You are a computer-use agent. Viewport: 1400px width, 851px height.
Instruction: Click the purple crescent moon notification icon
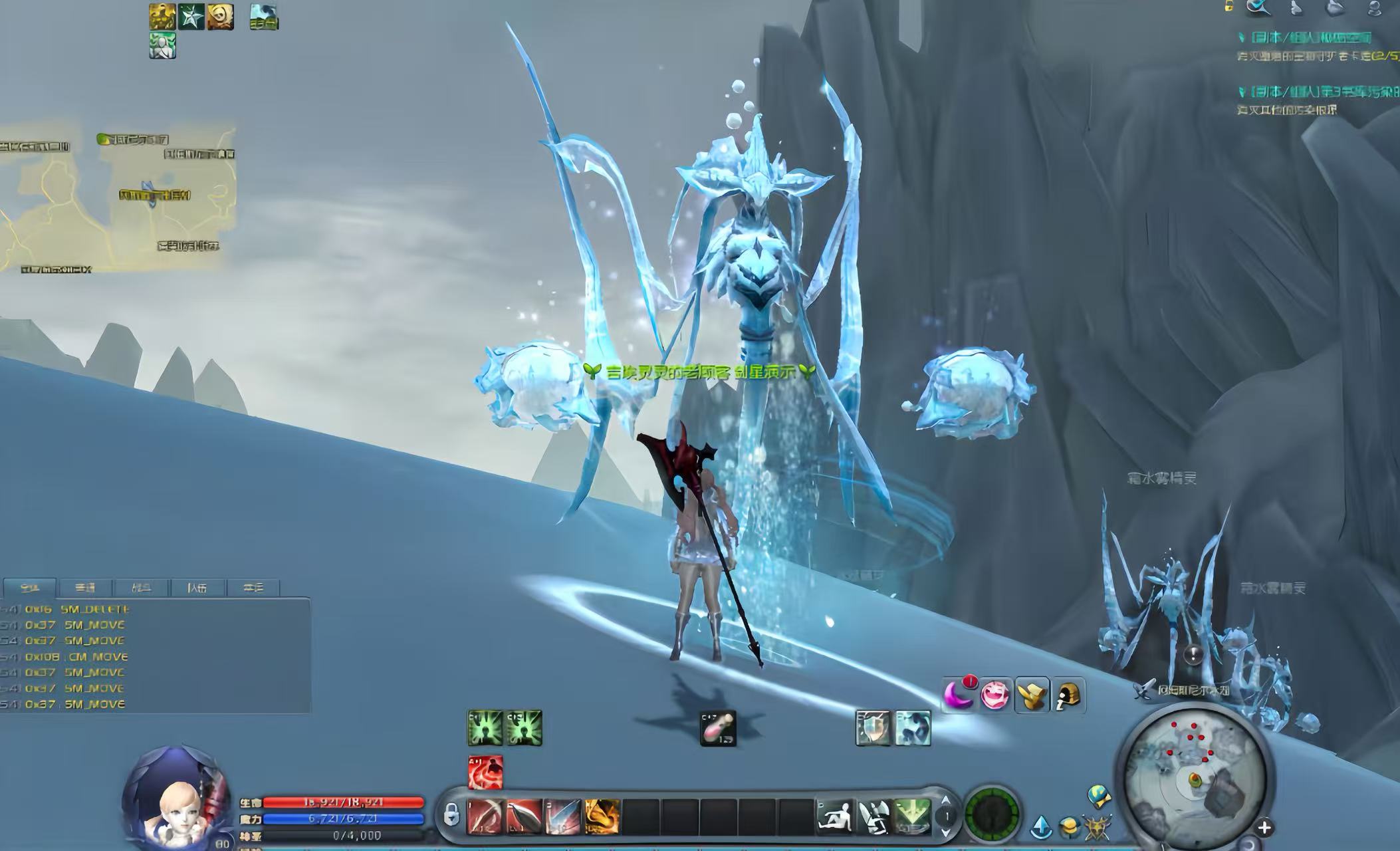click(x=958, y=695)
